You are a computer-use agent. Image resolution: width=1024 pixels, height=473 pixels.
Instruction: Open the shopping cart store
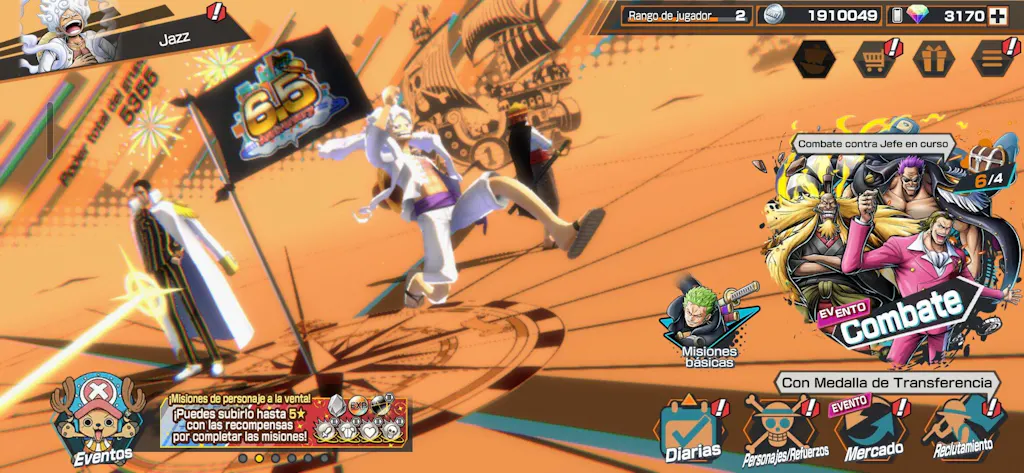(874, 59)
